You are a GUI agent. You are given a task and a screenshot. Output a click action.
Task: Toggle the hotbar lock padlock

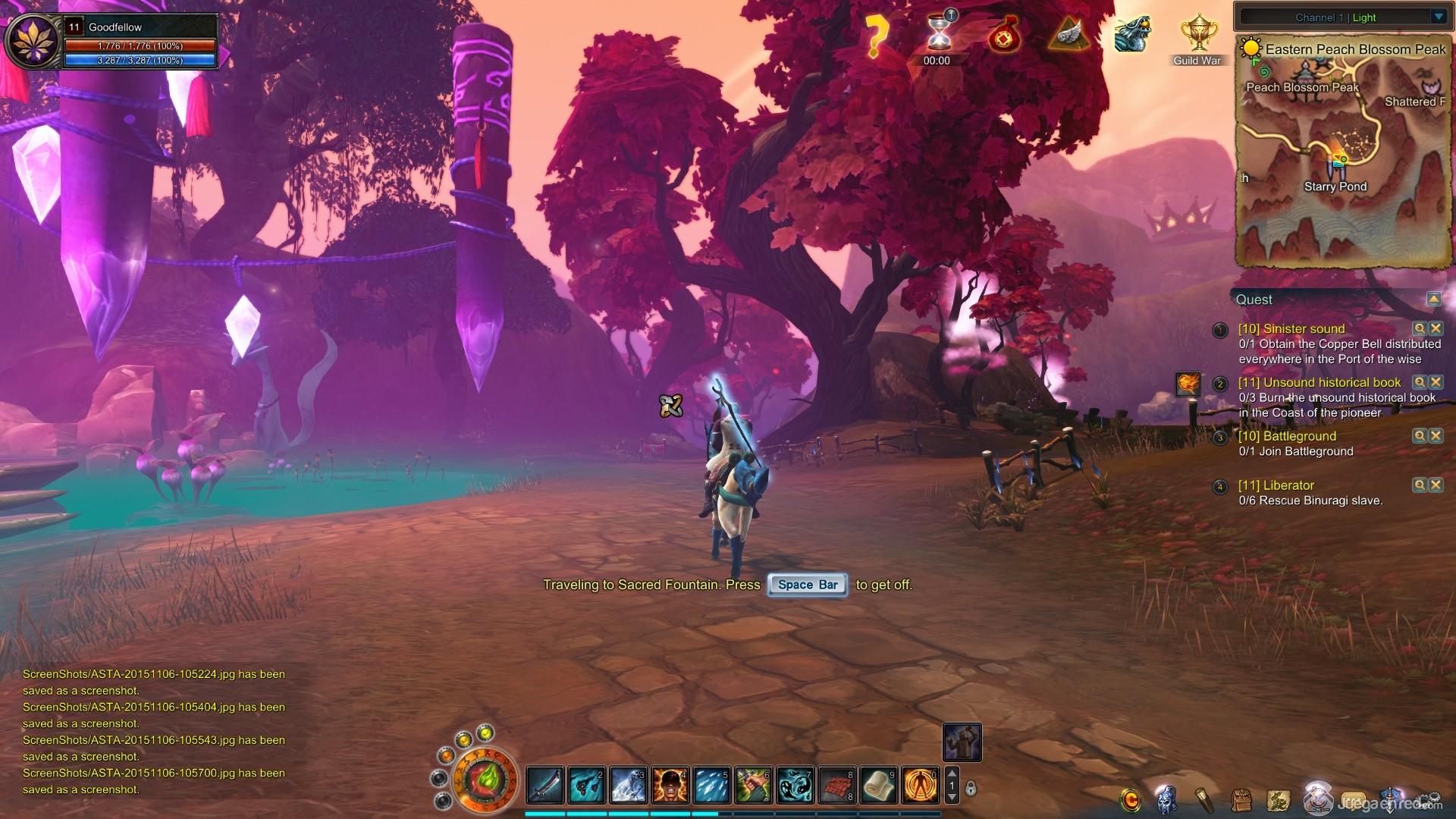971,789
